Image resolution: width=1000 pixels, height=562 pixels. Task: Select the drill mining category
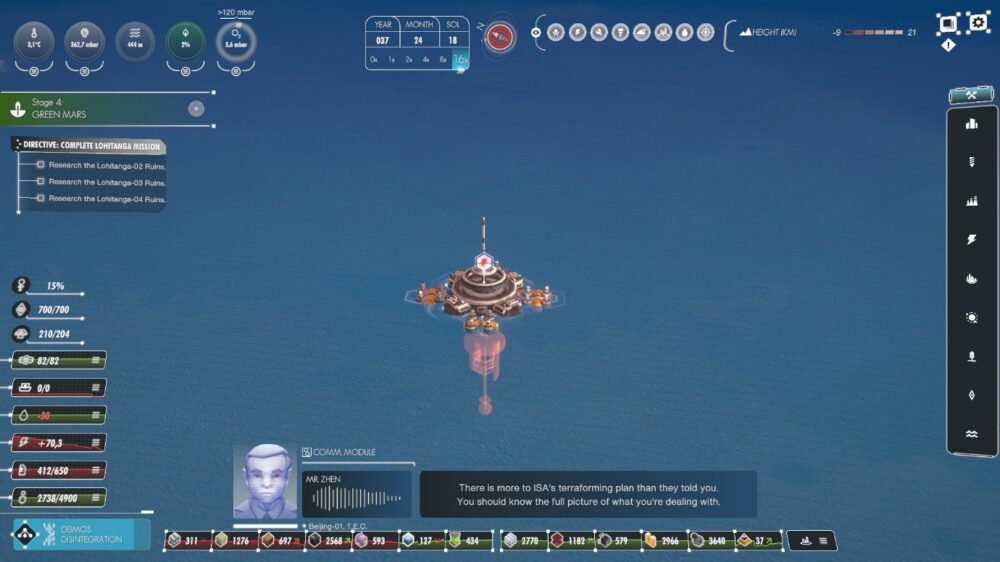(x=971, y=162)
